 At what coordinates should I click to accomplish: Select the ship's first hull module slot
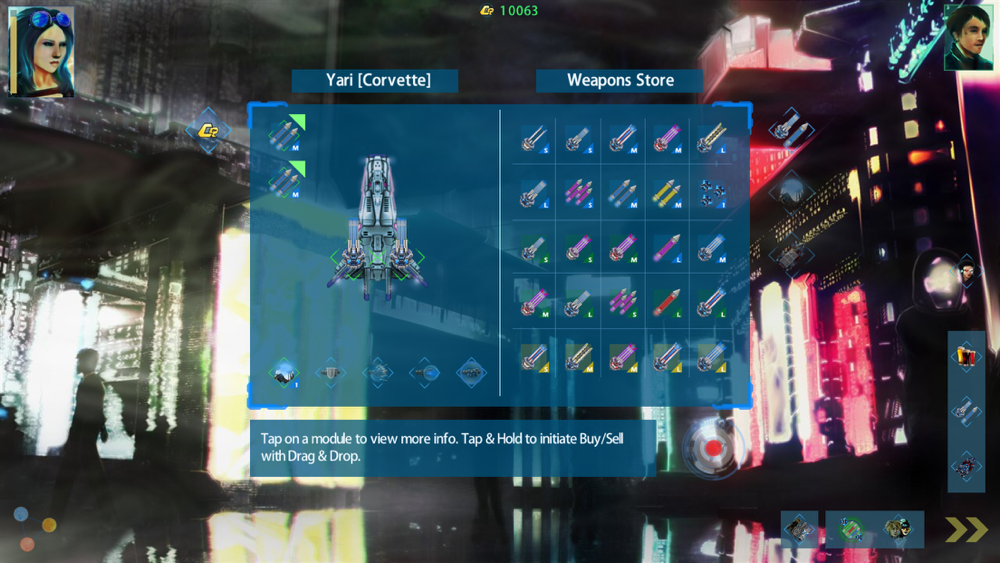click(x=284, y=373)
